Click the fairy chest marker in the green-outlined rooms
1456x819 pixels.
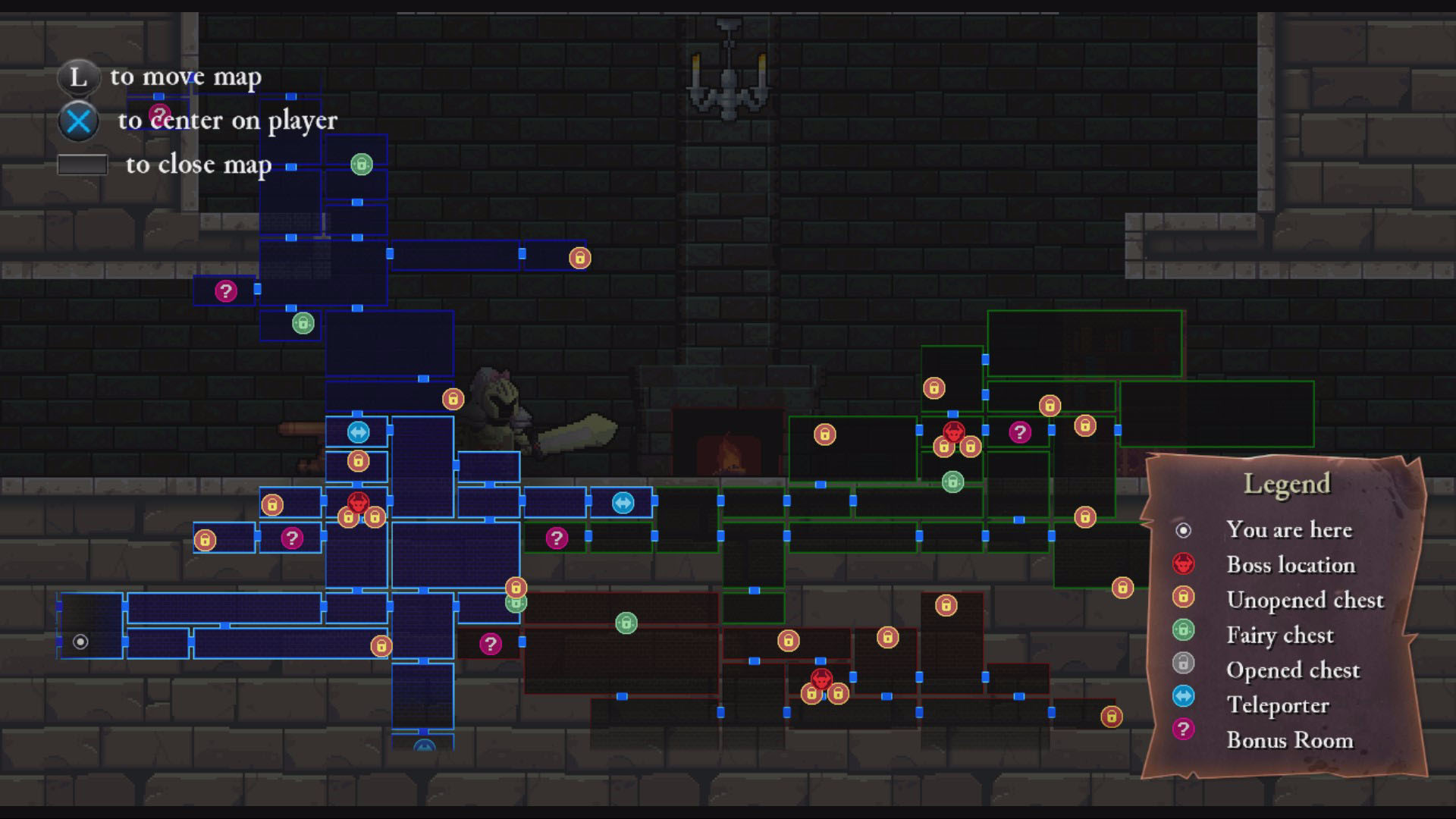pos(952,482)
